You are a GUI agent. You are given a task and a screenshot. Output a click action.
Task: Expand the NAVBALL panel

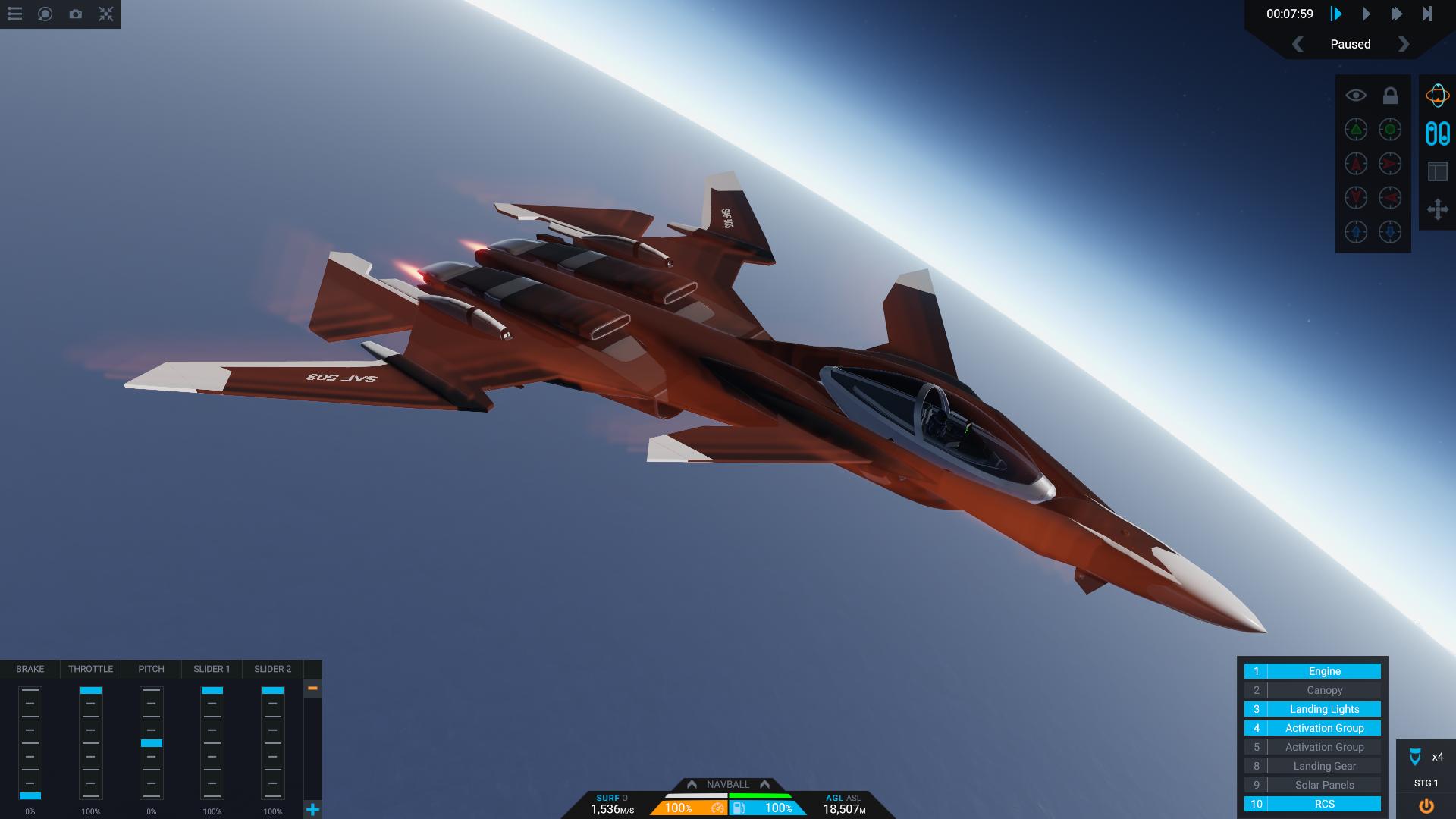(727, 784)
